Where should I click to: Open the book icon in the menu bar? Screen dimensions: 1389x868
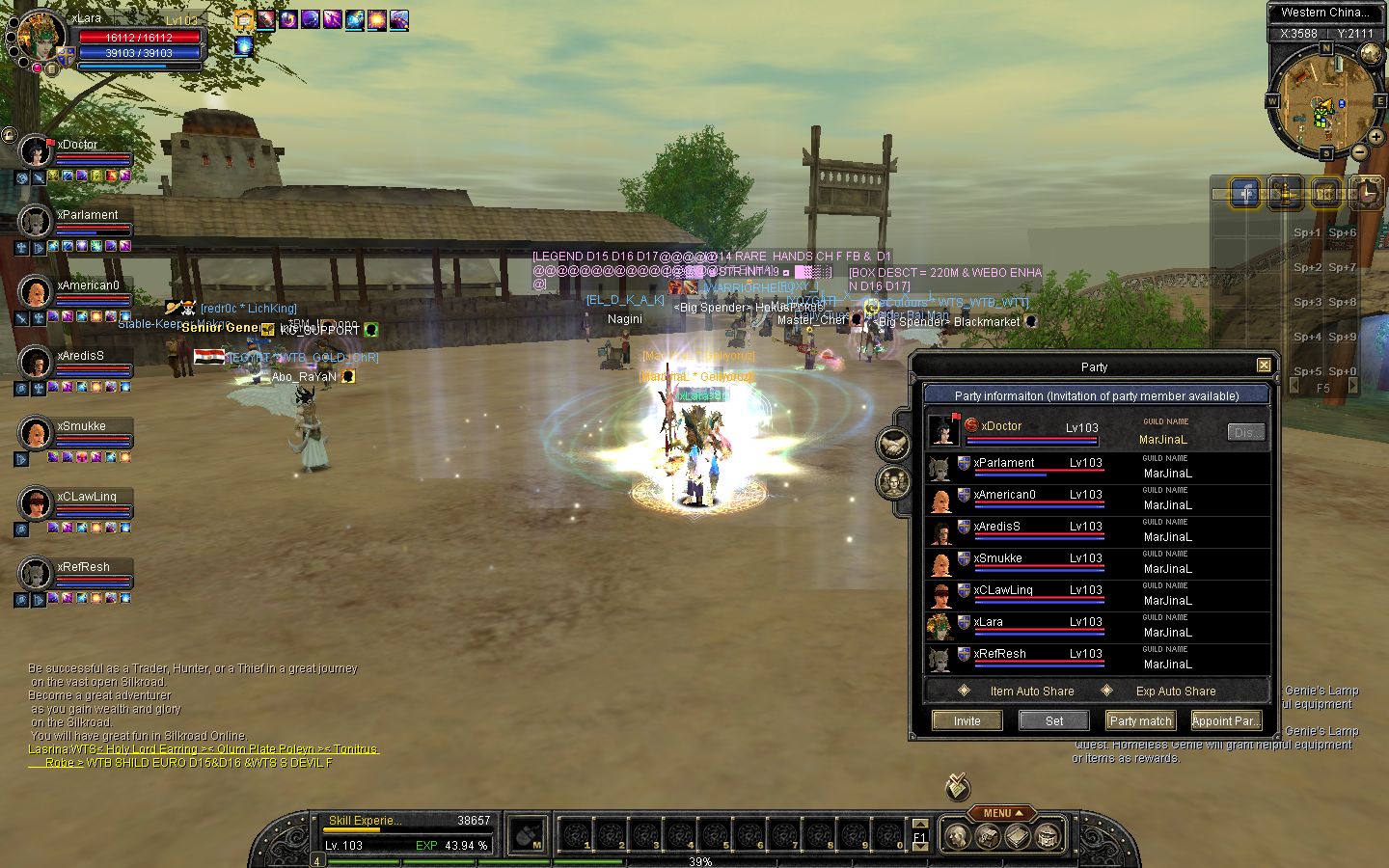coord(1018,836)
